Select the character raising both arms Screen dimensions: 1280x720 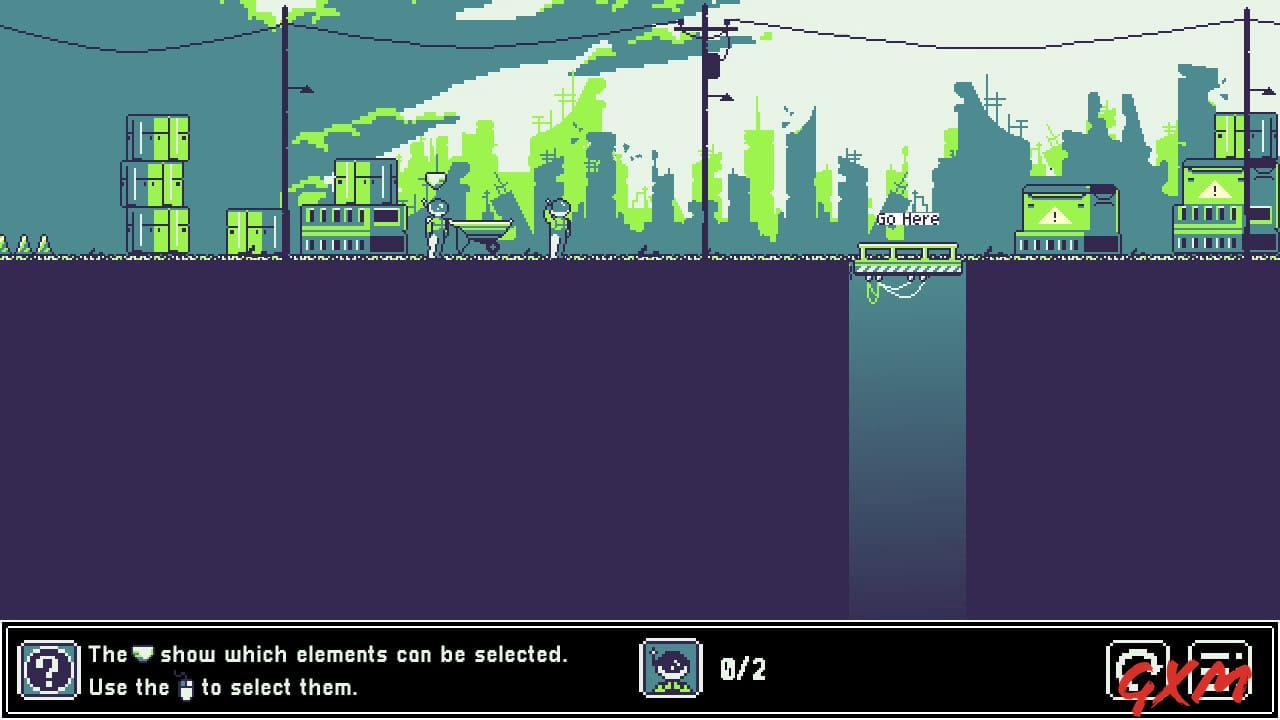(x=556, y=220)
